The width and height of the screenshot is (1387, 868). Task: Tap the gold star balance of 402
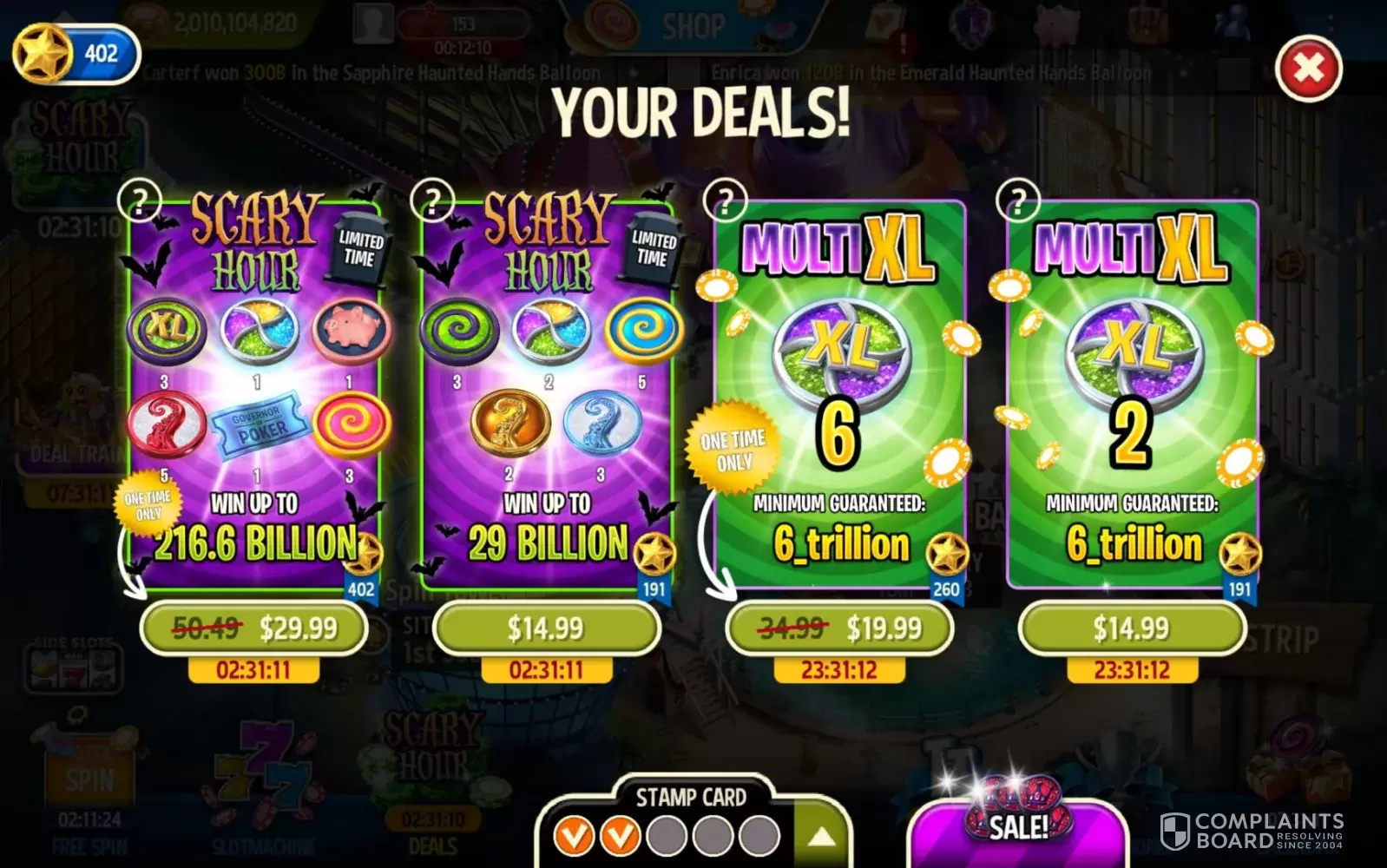[x=76, y=54]
